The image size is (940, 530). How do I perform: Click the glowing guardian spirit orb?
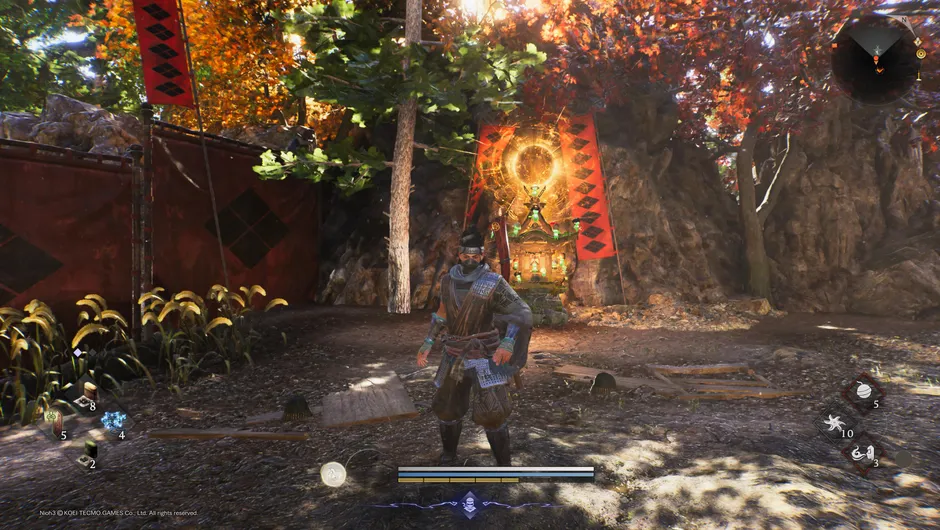(x=333, y=474)
